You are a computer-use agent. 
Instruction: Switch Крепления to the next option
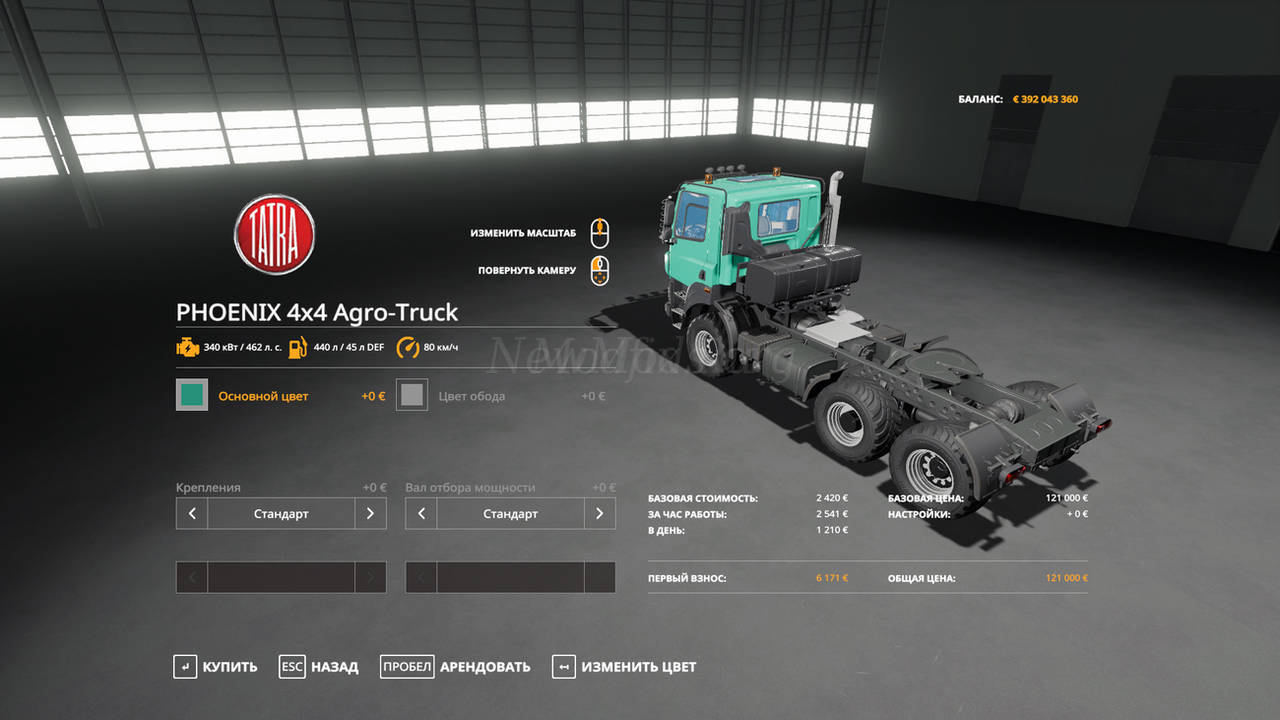[370, 514]
